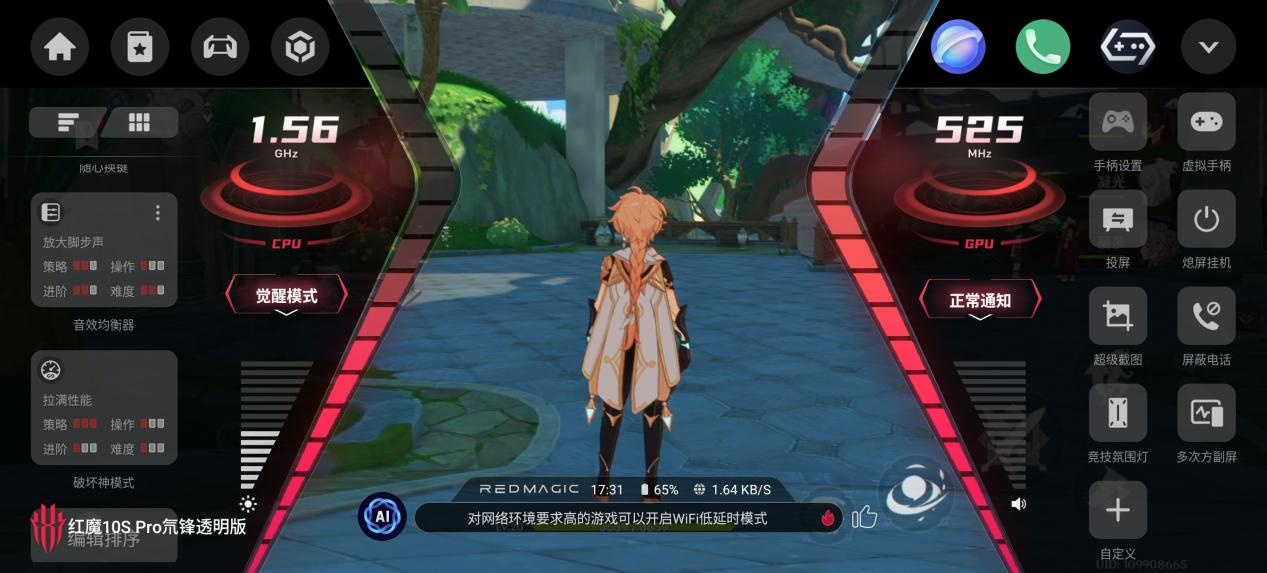This screenshot has width=1267, height=573.
Task: Open 竞技氛围灯 ambient light settings
Action: tap(1117, 414)
